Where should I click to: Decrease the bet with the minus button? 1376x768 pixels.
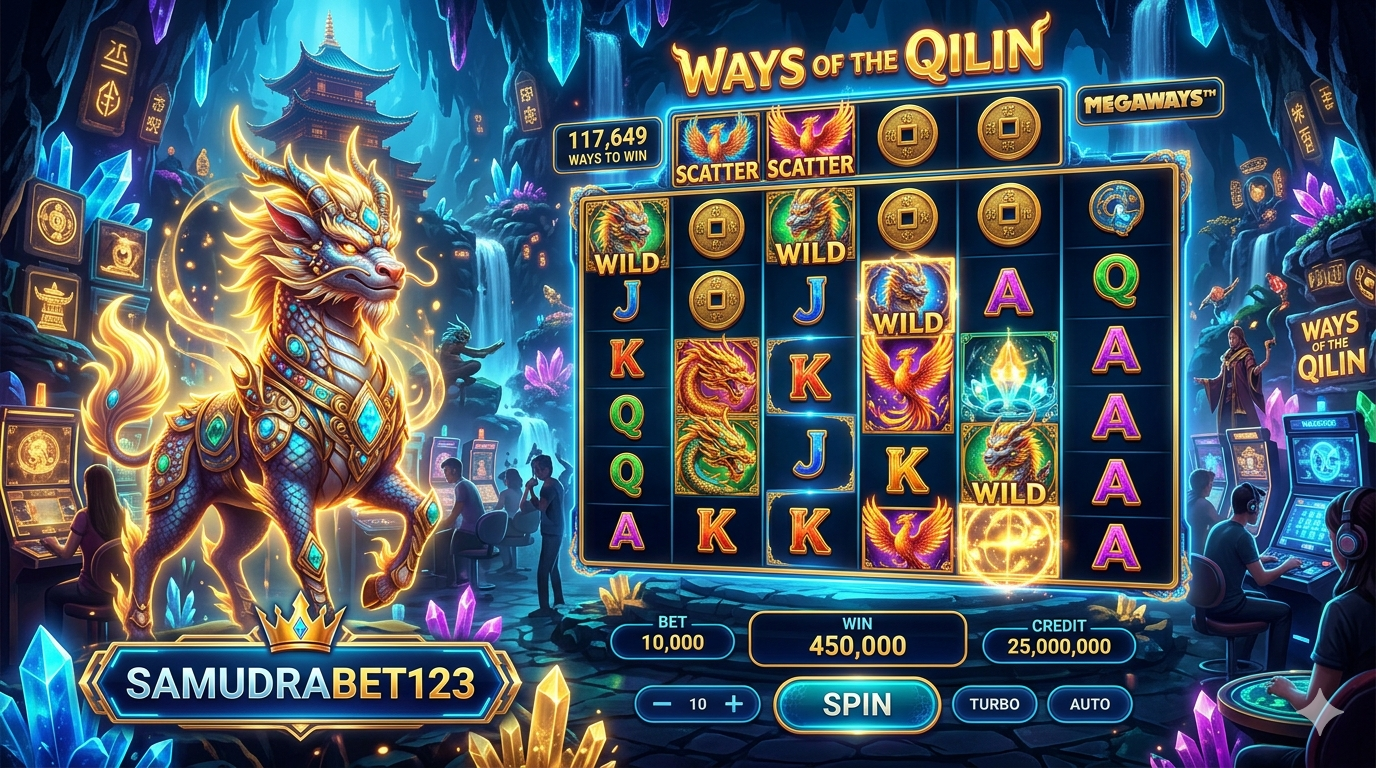[x=661, y=704]
